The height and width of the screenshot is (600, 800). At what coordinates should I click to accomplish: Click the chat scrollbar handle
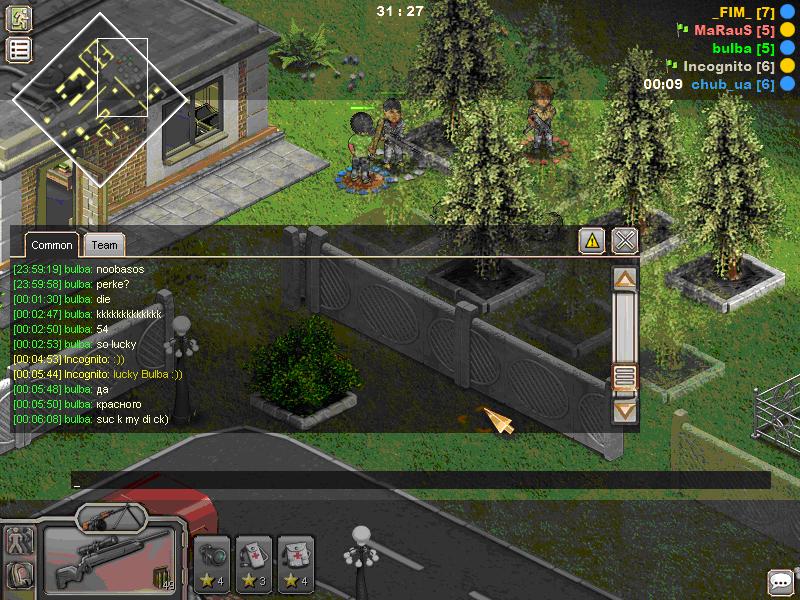tap(625, 377)
